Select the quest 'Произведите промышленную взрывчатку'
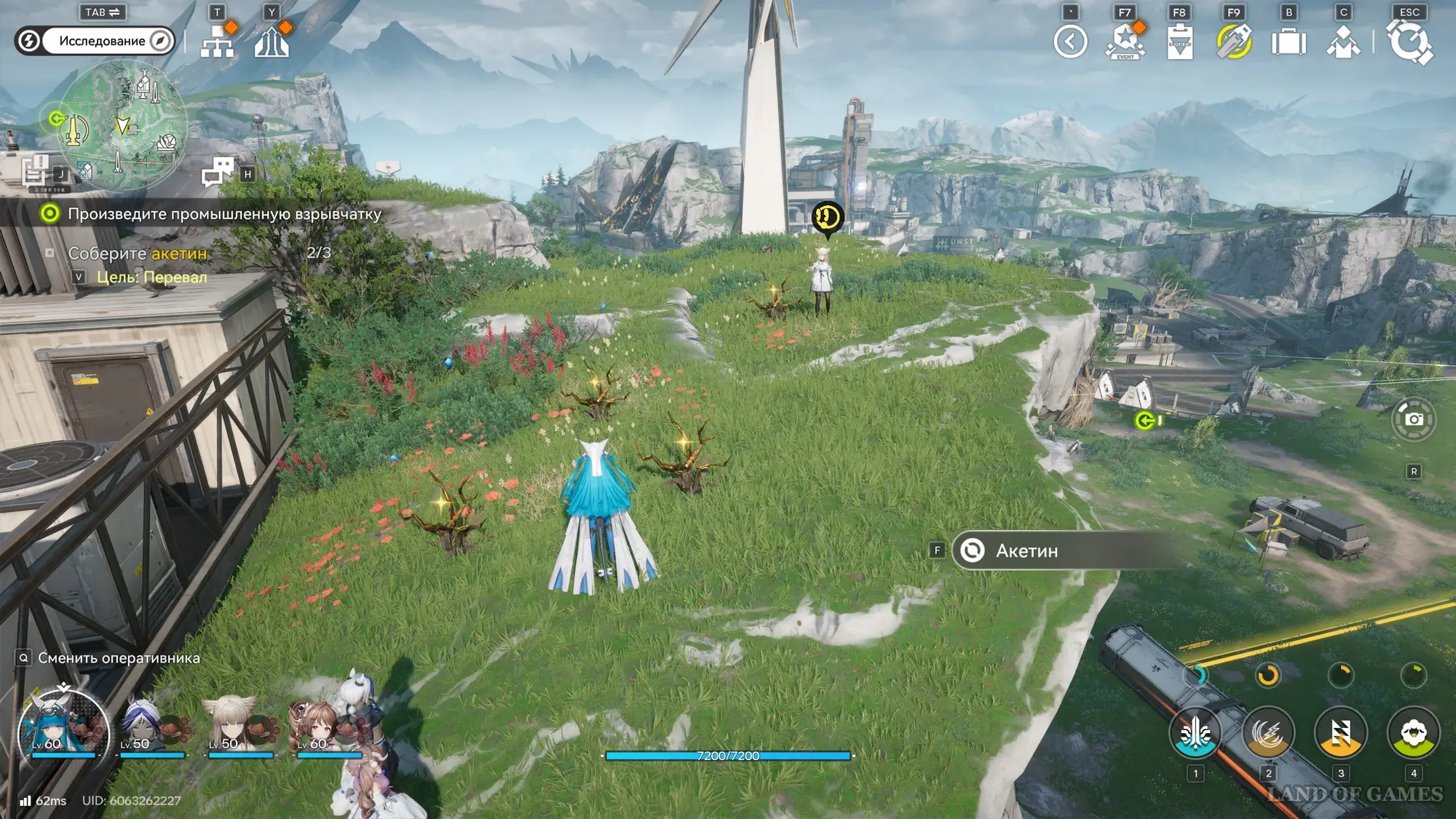The image size is (1456, 819). (x=224, y=214)
